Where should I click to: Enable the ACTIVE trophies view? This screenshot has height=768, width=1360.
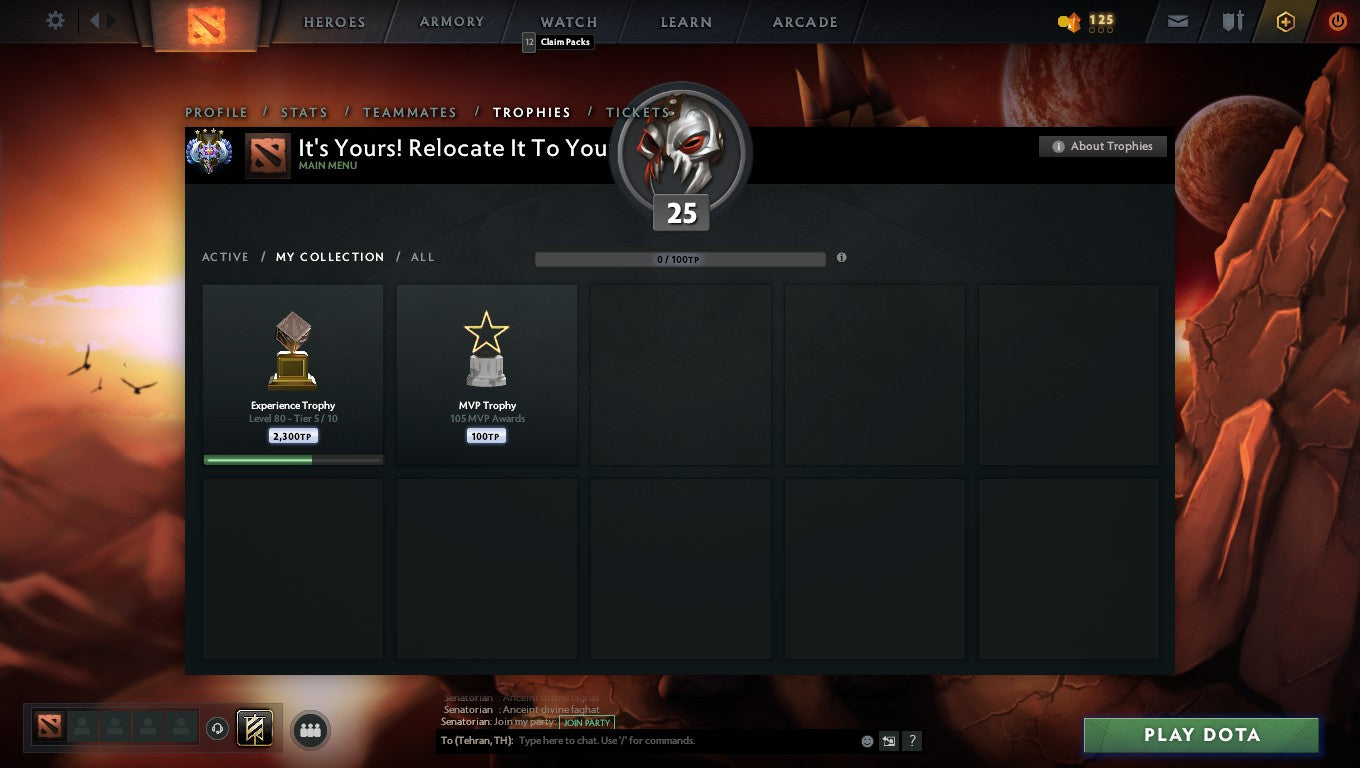[225, 257]
